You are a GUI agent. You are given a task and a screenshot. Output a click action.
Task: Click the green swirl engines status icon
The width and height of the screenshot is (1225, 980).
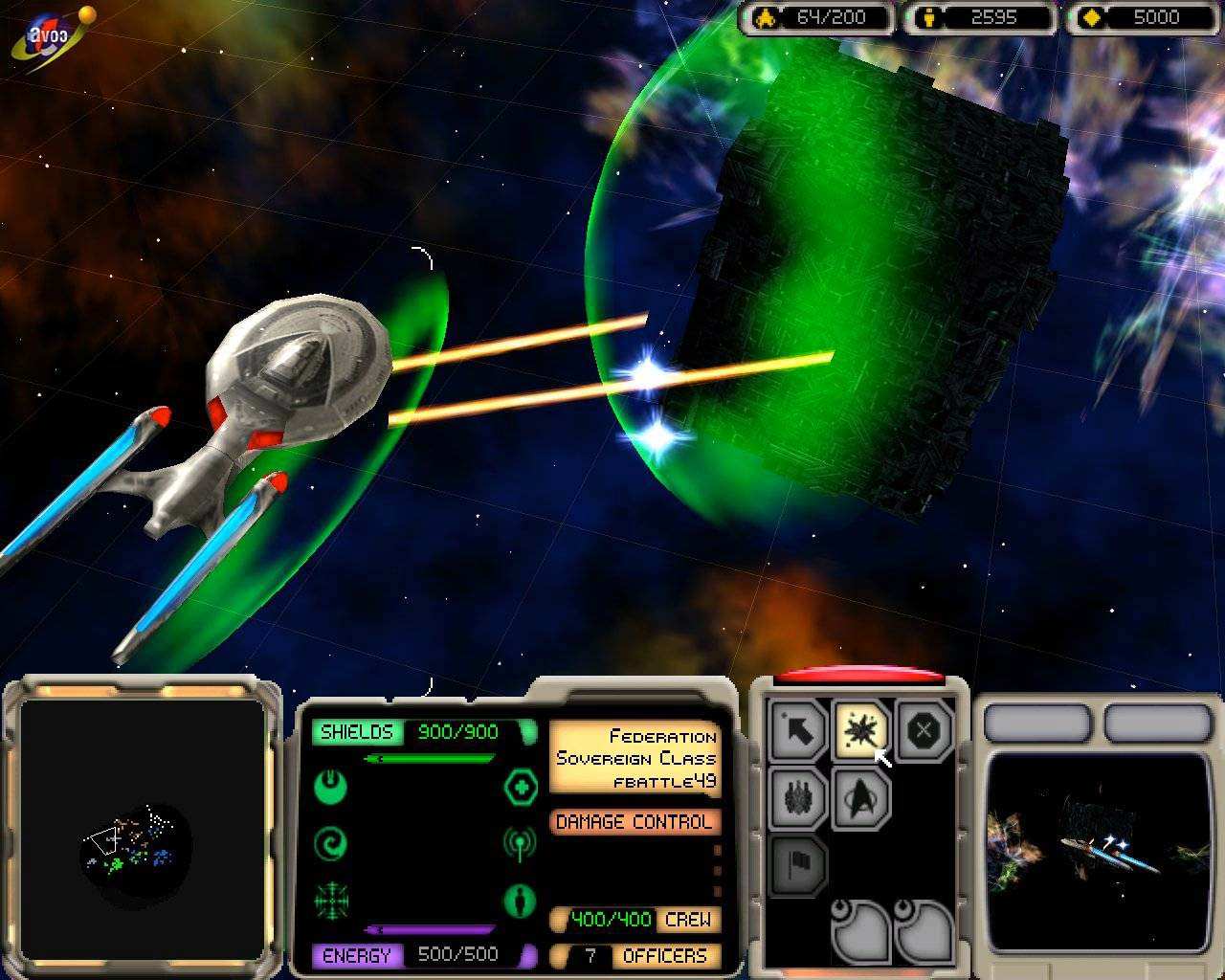pos(331,844)
